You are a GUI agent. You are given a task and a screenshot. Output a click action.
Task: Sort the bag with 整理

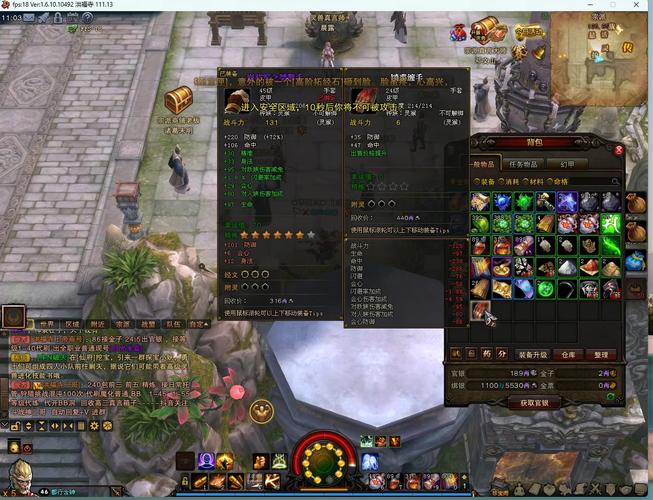tap(600, 354)
